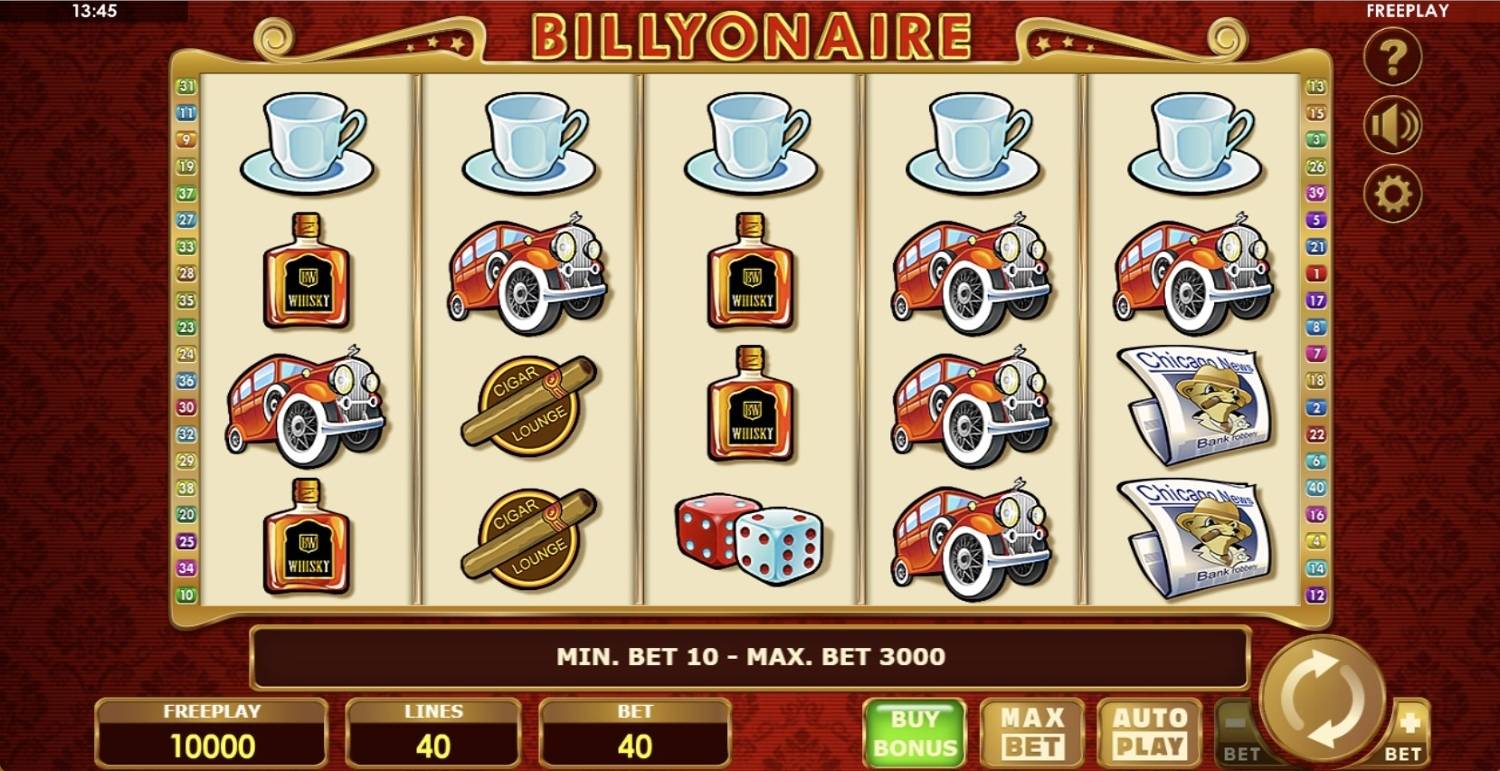1500x771 pixels.
Task: Click the Buy Bonus button
Action: pyautogui.click(x=914, y=733)
